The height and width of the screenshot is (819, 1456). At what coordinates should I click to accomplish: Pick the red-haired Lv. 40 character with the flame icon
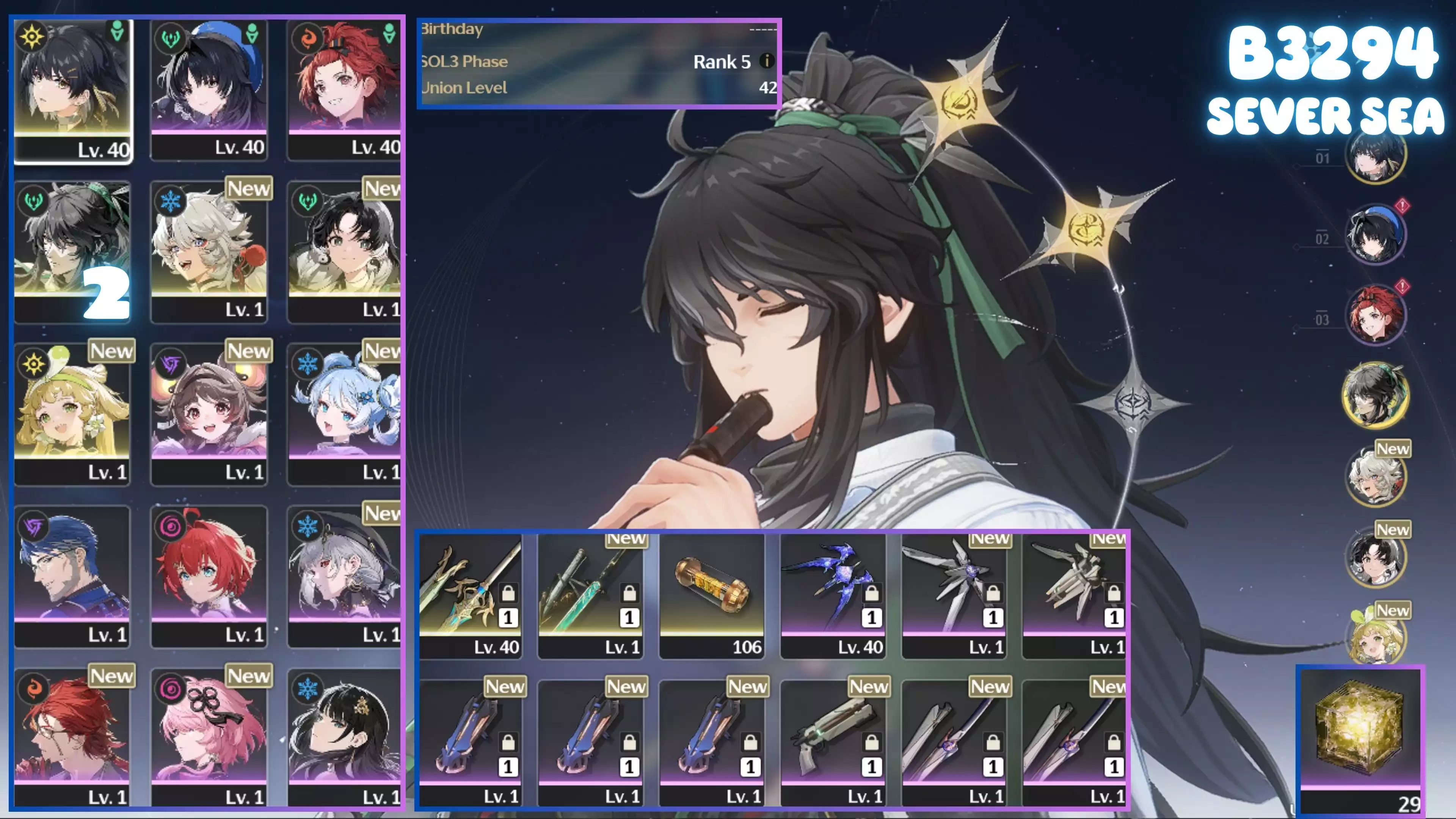344,91
